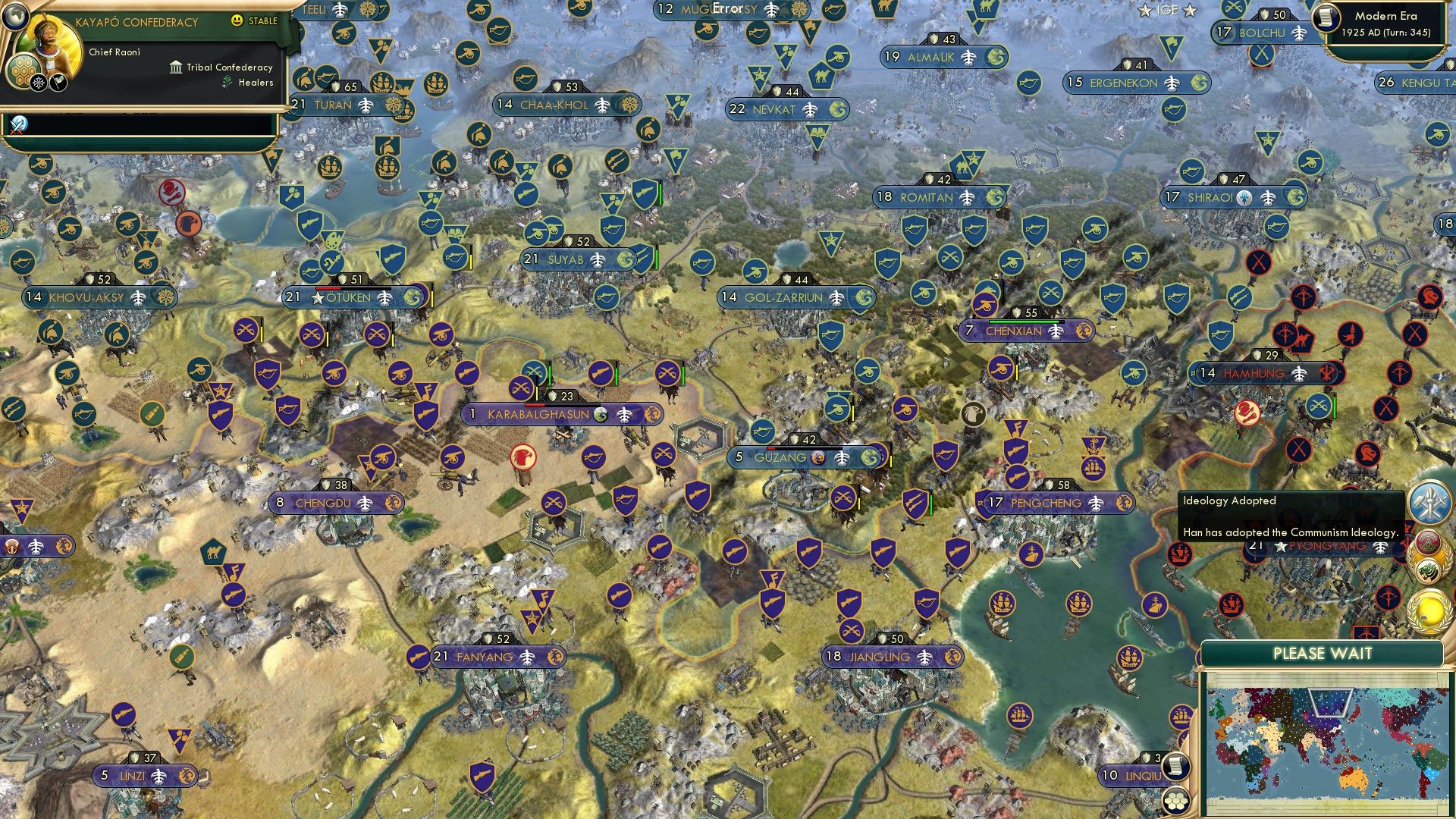Viewport: 1456px width, 819px height.
Task: Click the Kayapó Confederacy title banner
Action: tap(136, 21)
